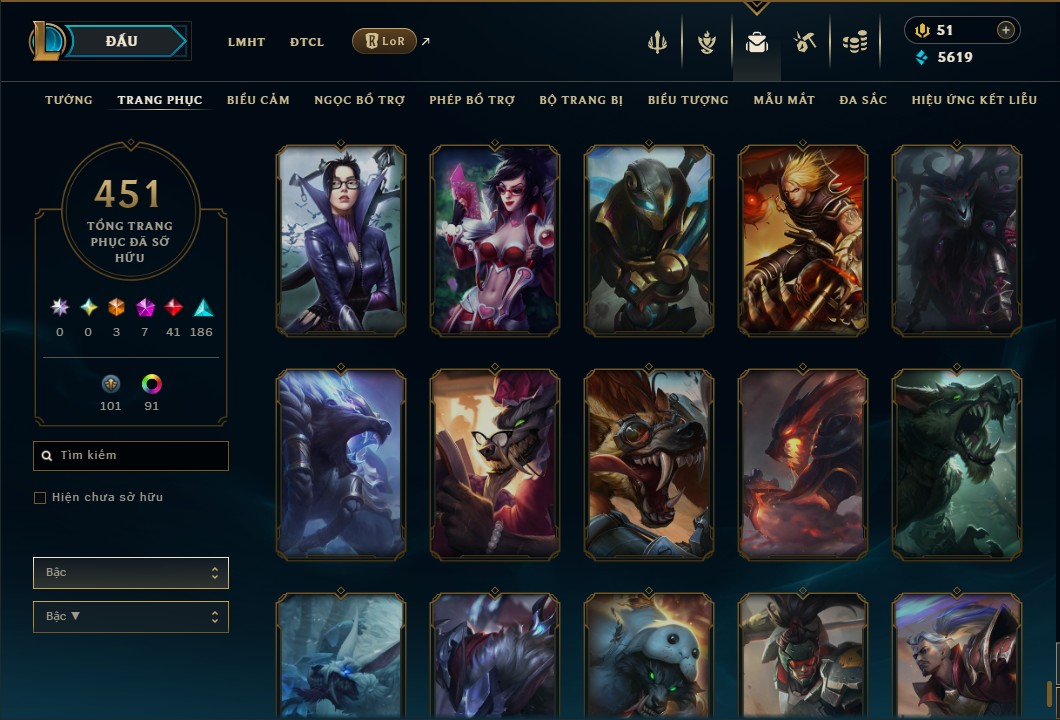Screen dimensions: 1060x720
Task: Select the PHÉP BỔ TRỢ tab
Action: [472, 100]
